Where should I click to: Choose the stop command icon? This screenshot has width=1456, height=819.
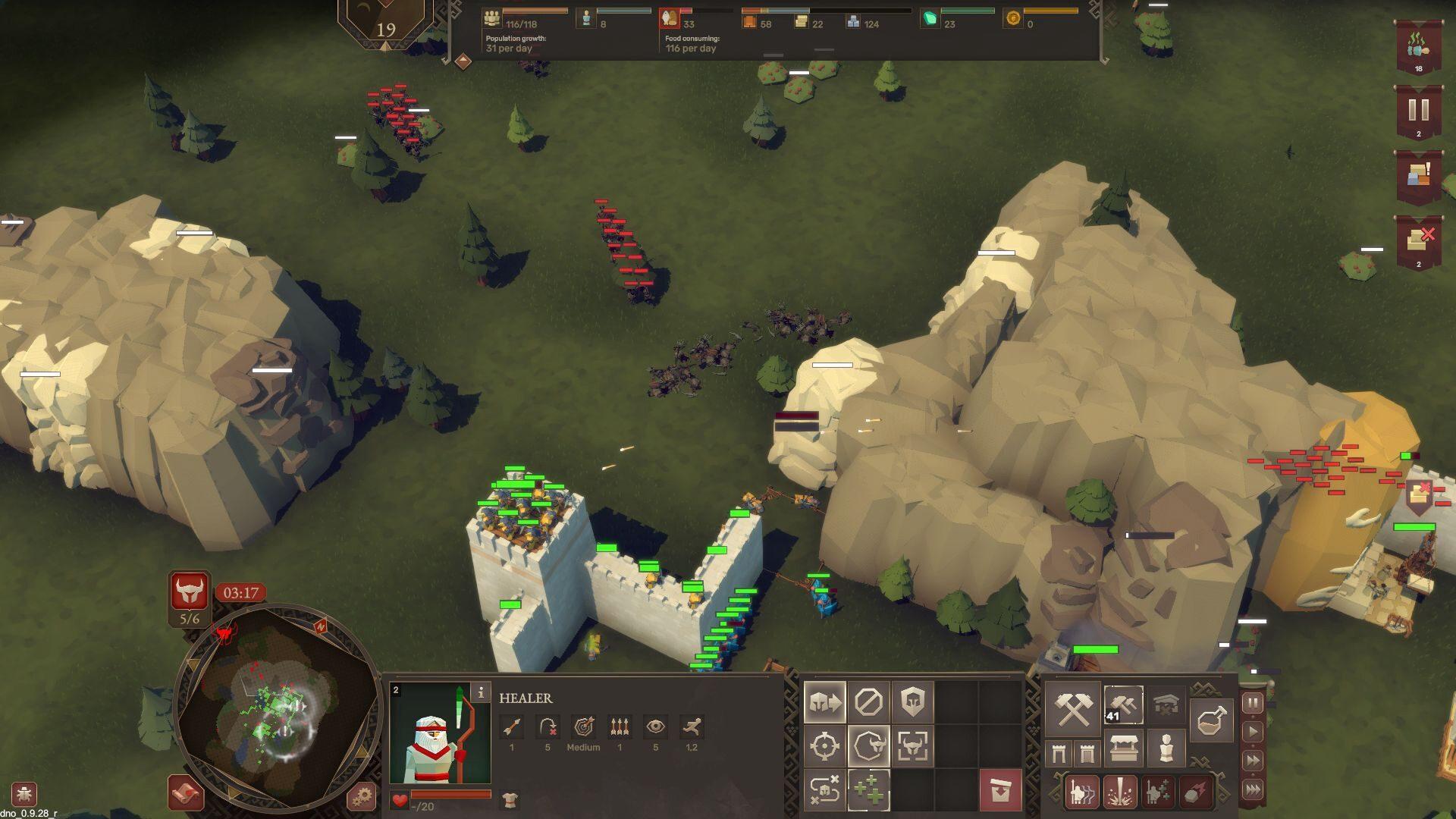tap(868, 703)
